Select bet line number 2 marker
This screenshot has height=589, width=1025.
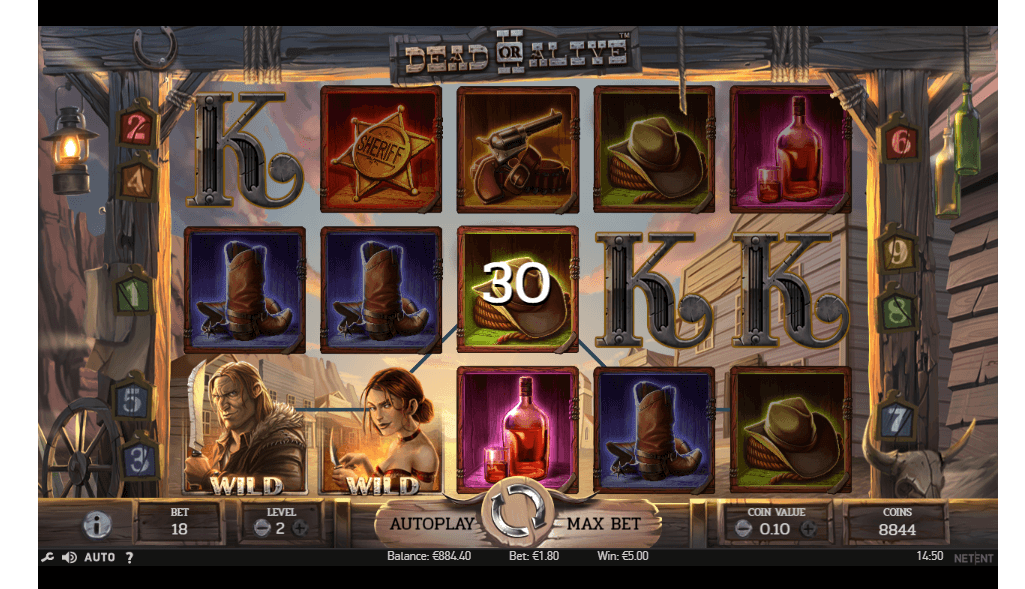pyautogui.click(x=137, y=128)
